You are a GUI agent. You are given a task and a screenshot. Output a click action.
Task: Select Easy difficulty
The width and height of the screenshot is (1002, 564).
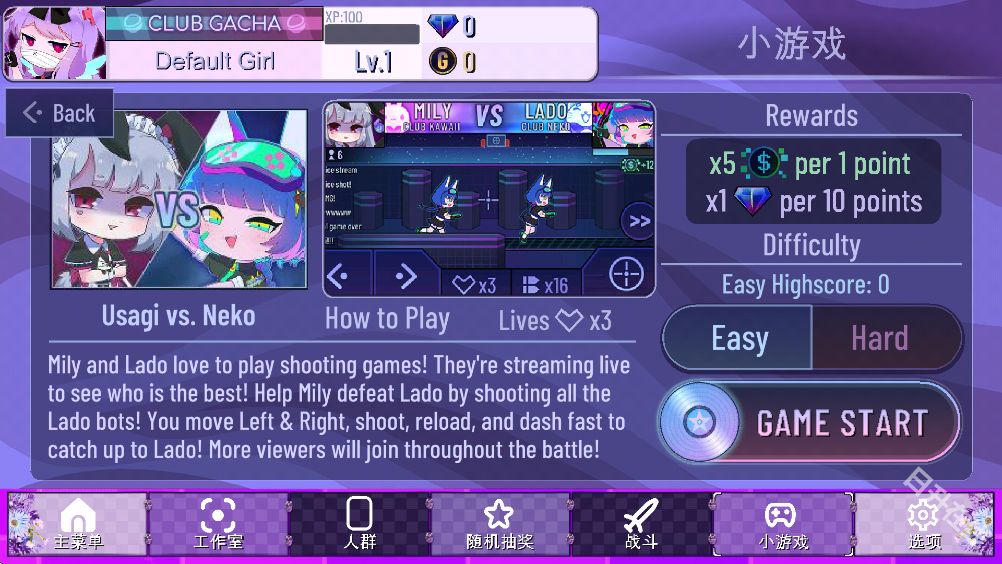pos(738,338)
